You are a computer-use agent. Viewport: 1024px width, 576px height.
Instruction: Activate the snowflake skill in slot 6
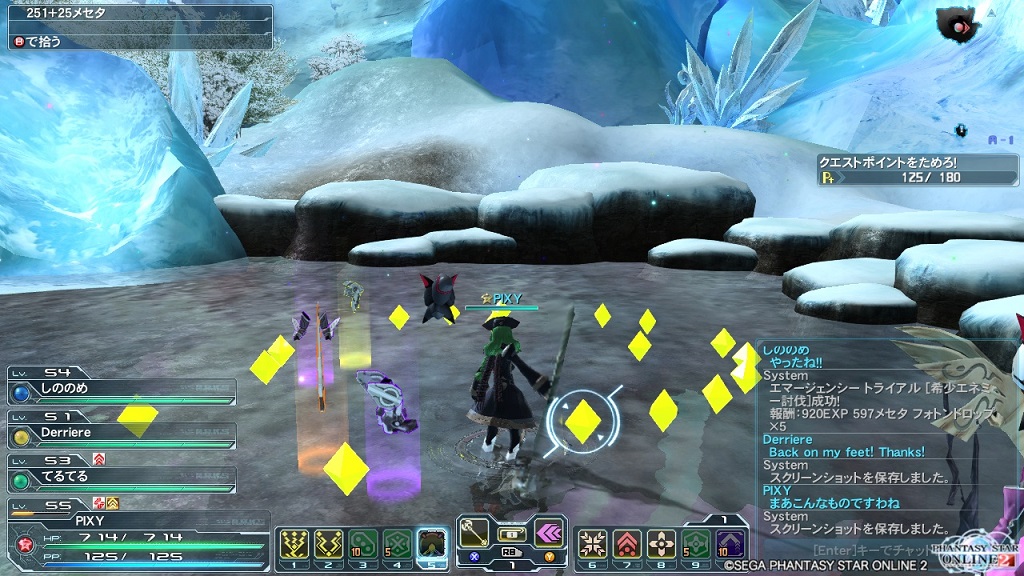(593, 543)
